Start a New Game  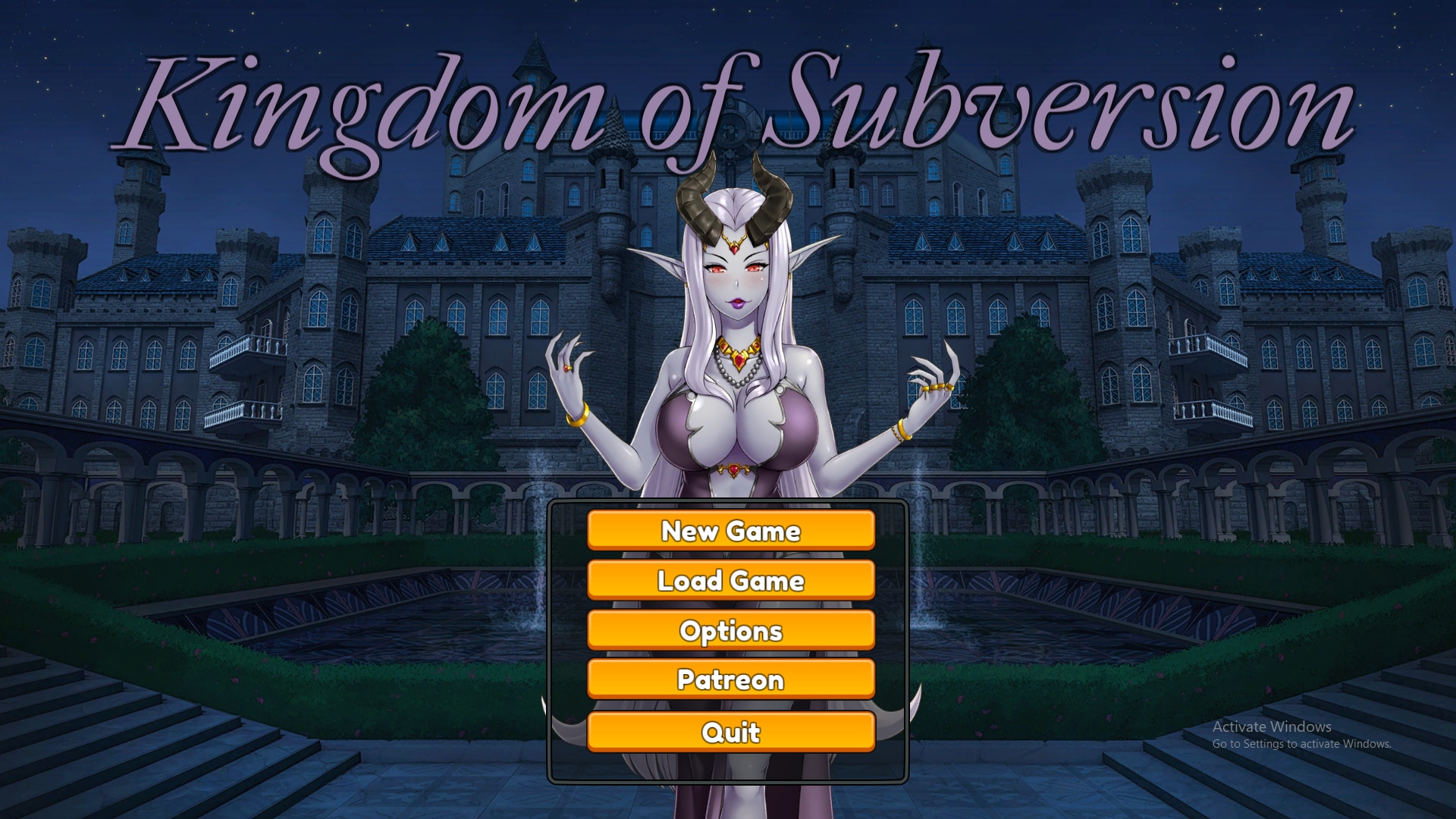(730, 530)
